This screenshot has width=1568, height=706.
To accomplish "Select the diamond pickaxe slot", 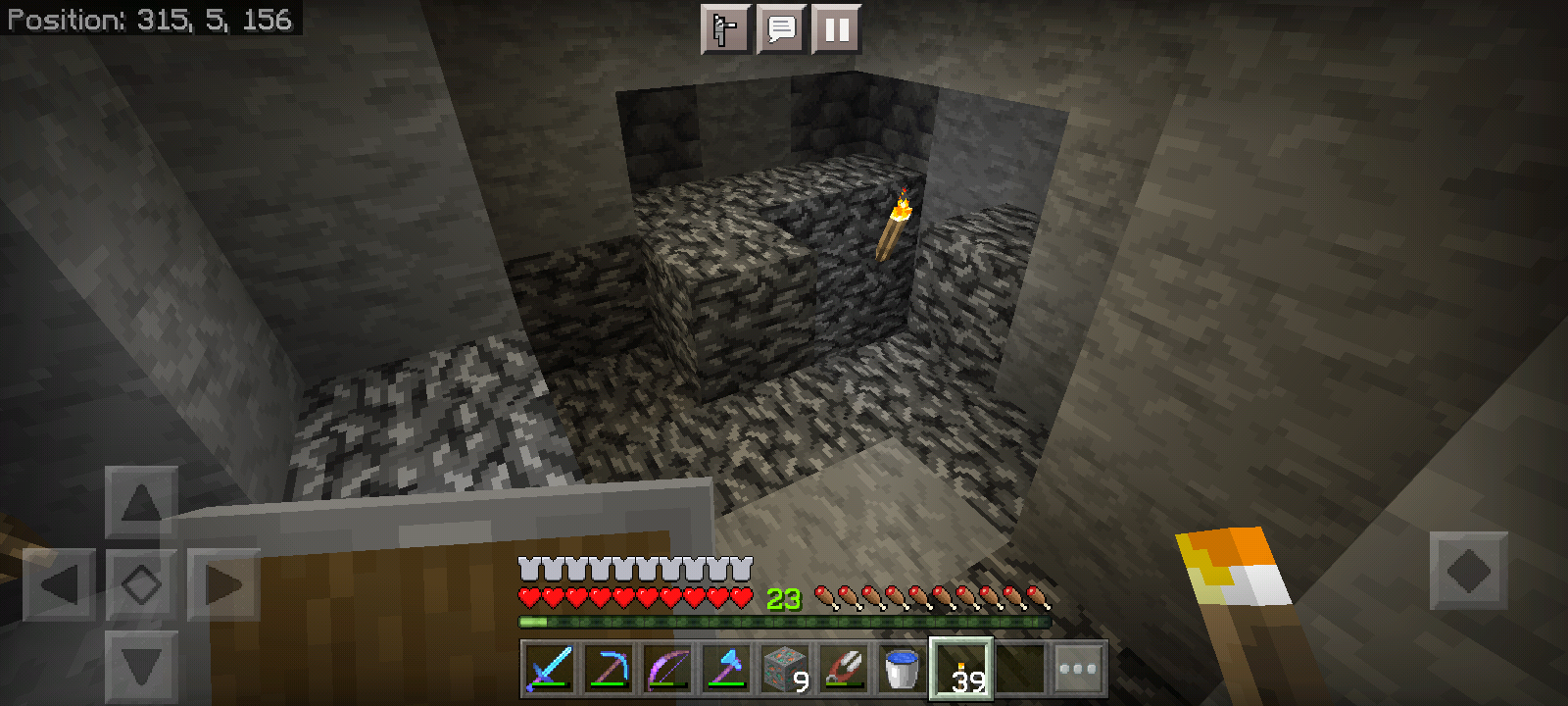I will (x=609, y=670).
